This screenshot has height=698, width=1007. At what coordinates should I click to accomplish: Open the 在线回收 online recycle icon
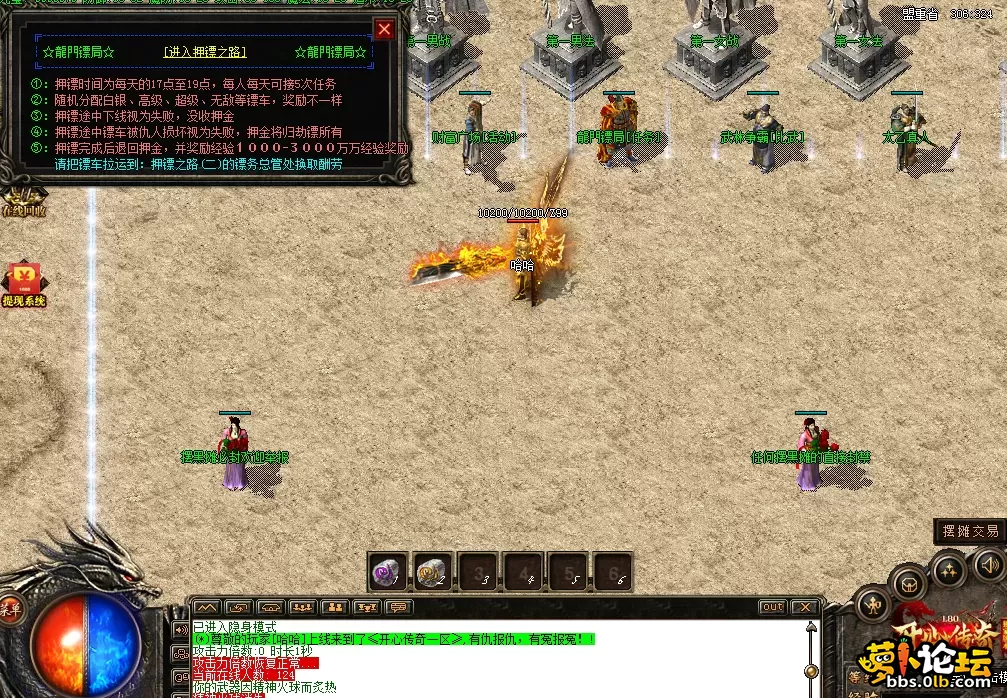[22, 201]
